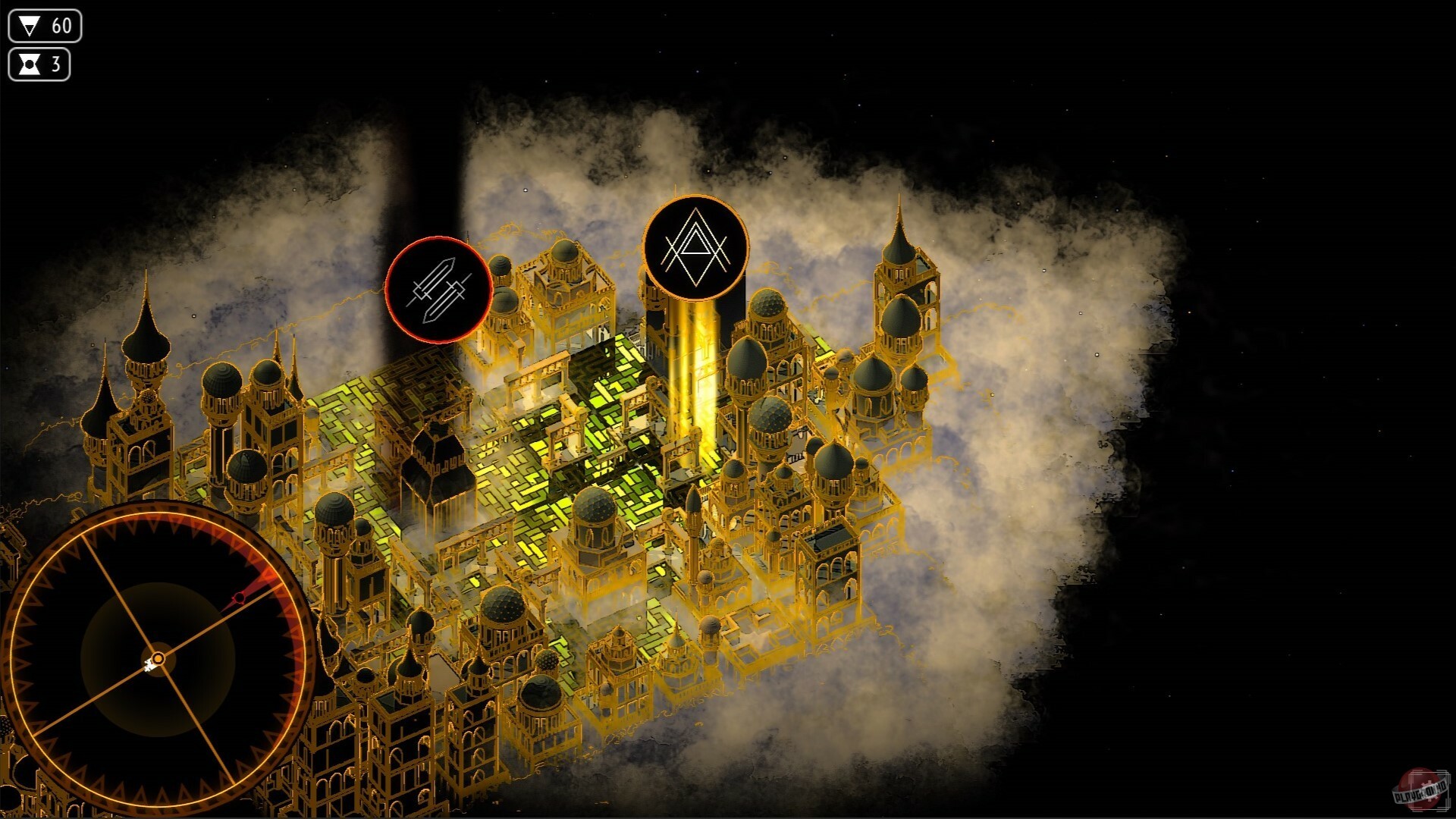This screenshot has height=819, width=1456.
Task: Select the ship icon at the compass center
Action: coord(149,664)
